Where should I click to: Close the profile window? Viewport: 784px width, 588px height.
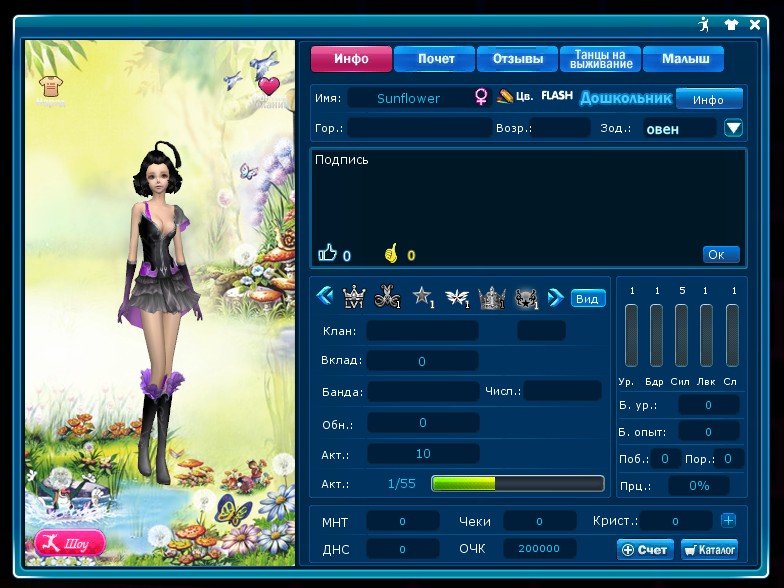tap(755, 24)
